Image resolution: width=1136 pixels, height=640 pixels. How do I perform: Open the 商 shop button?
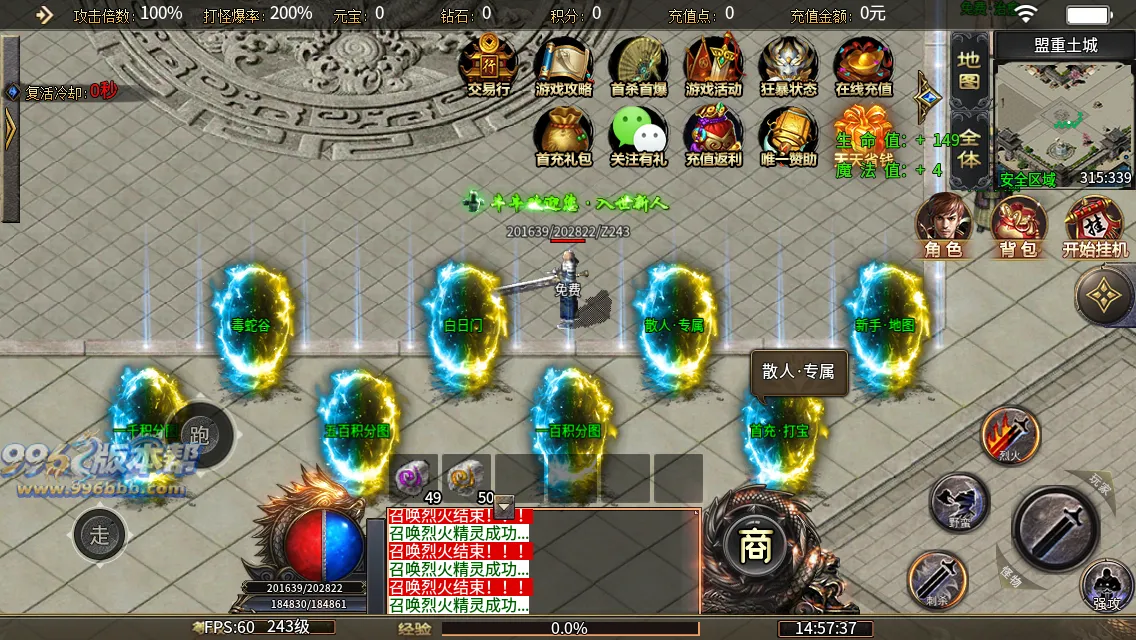[x=751, y=546]
